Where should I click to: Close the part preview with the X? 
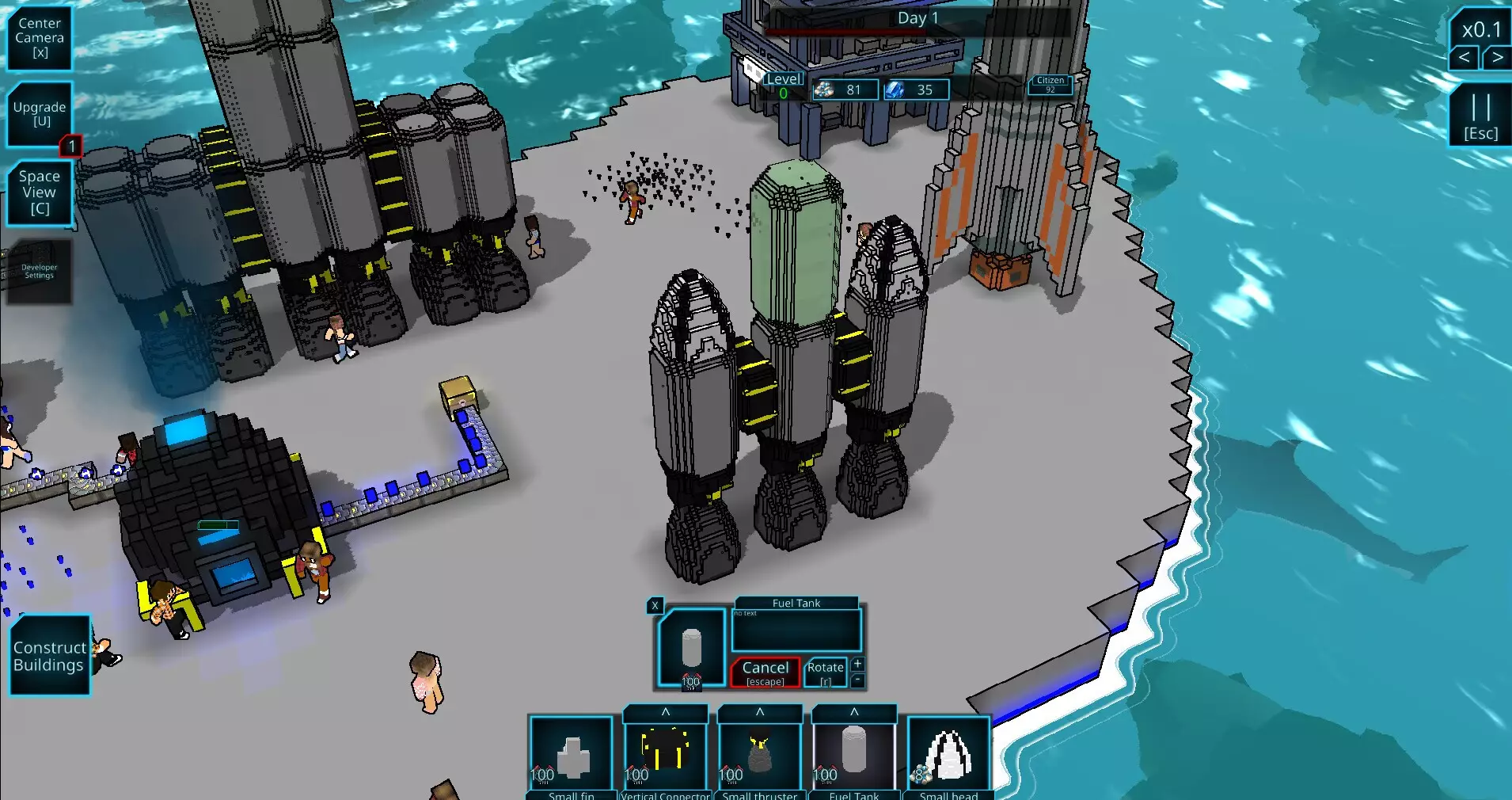(x=655, y=606)
